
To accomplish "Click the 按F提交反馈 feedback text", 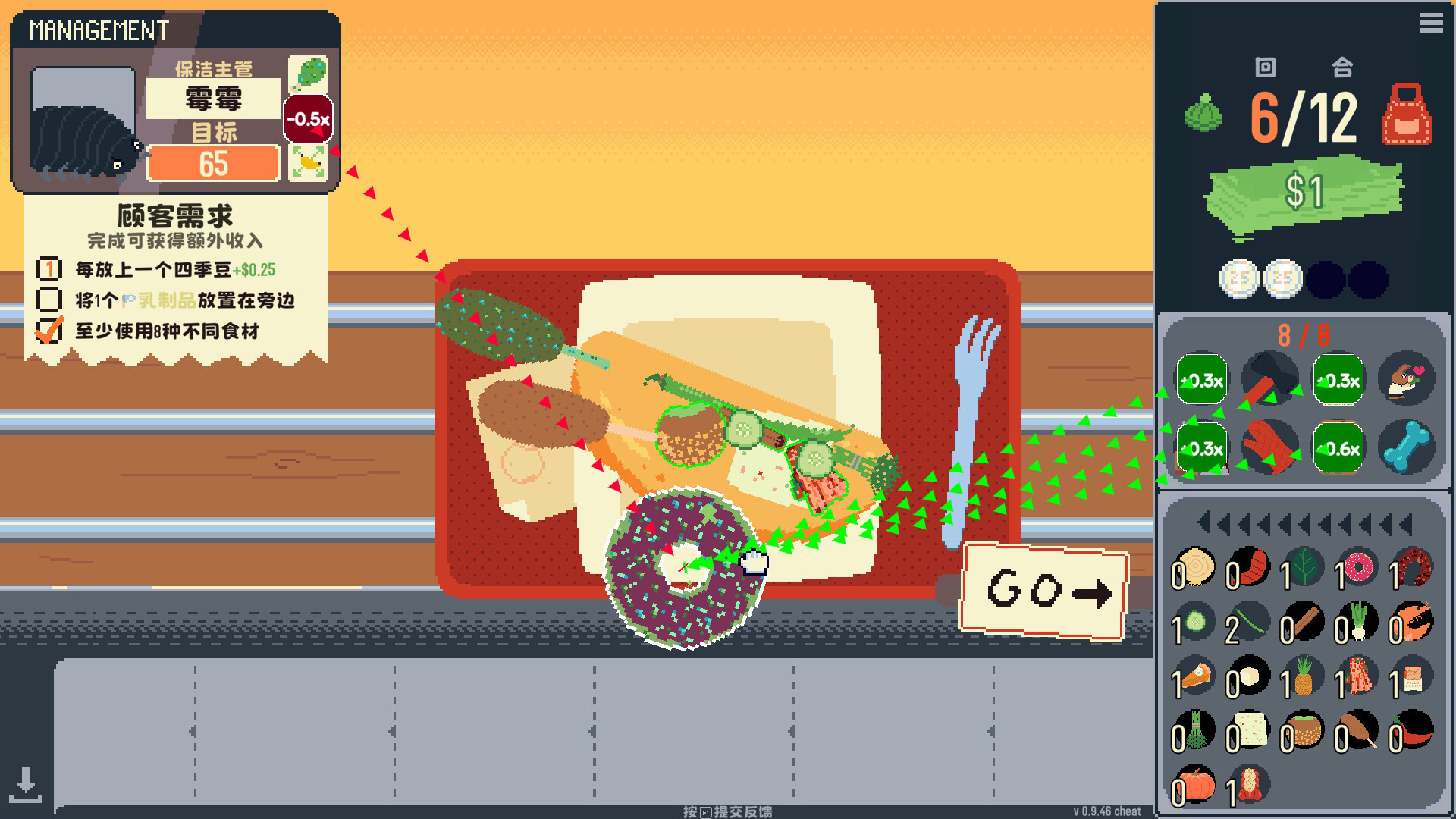I will (728, 811).
